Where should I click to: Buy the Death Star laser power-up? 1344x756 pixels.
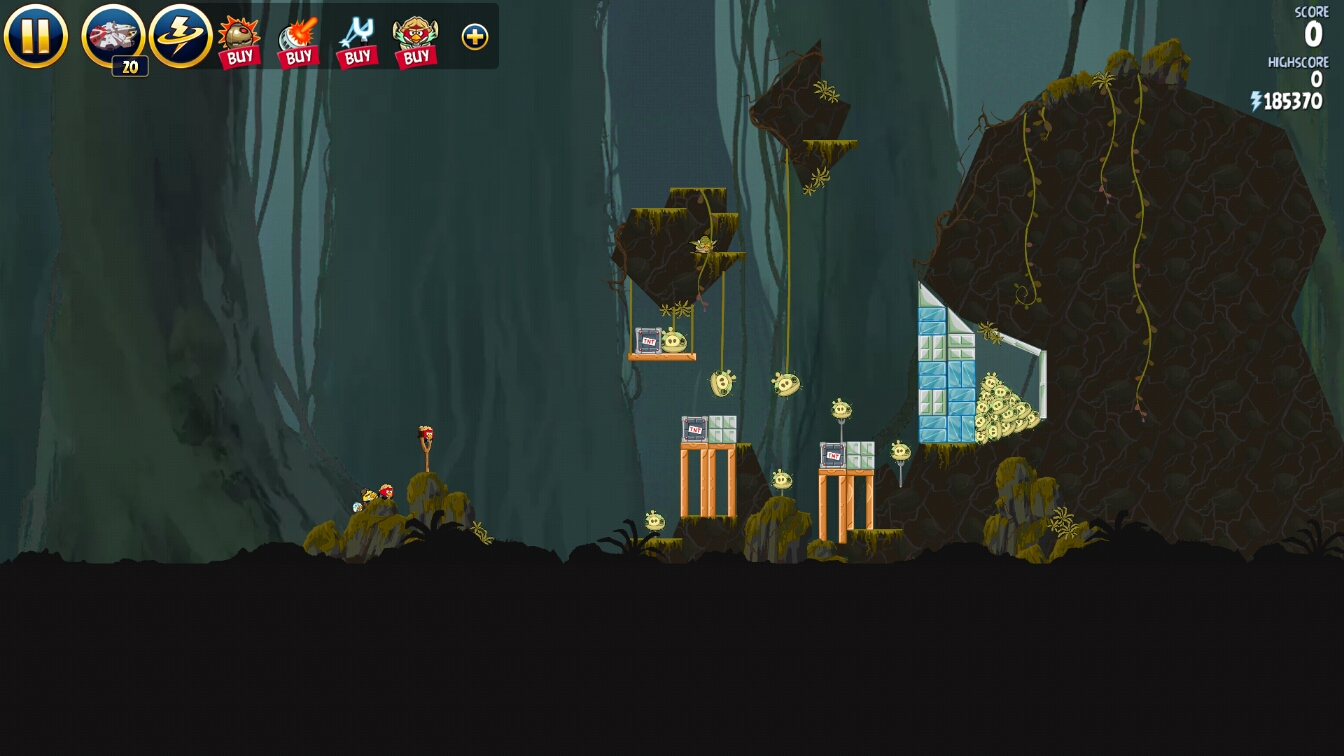pos(298,41)
